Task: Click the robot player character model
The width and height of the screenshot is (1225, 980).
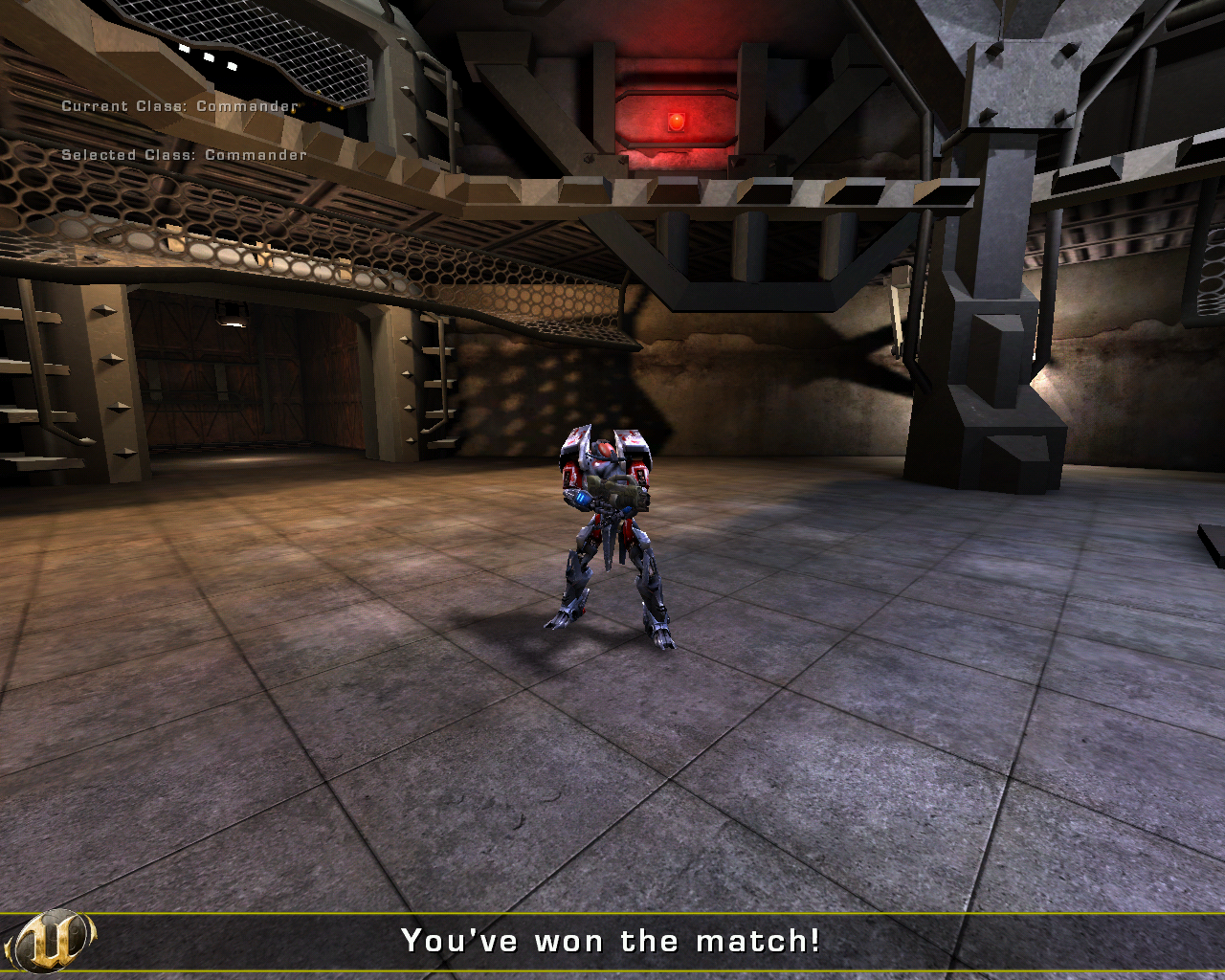Action: 607,526
